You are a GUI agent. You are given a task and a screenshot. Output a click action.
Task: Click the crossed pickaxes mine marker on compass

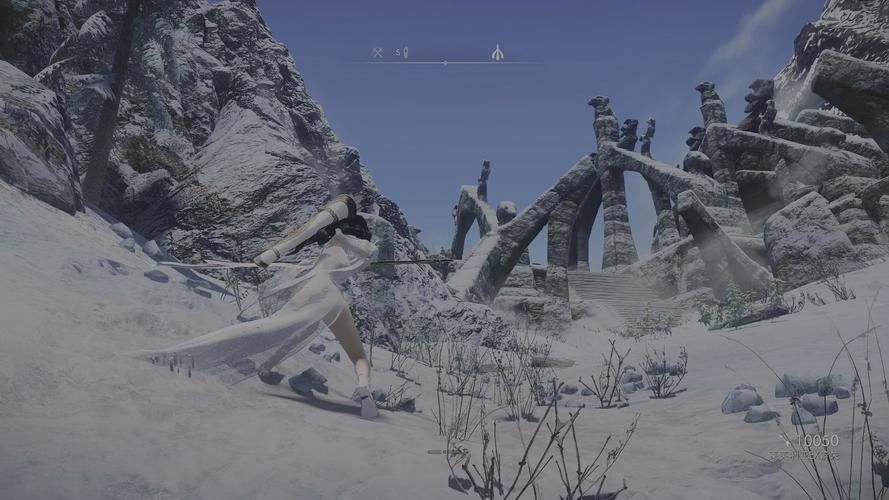coord(377,52)
